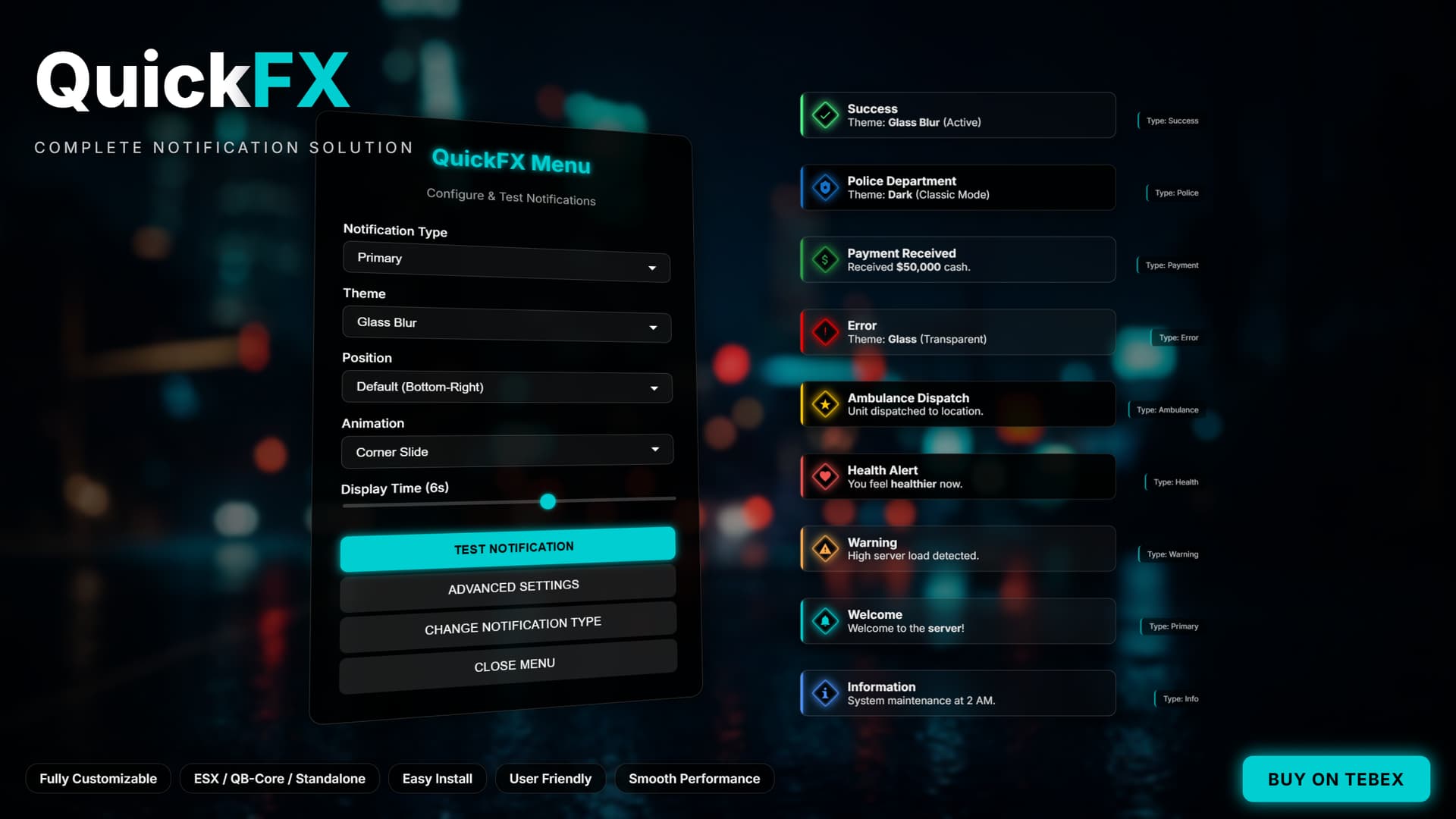Expand the Position dropdown
Viewport: 1456px width, 819px height.
click(x=507, y=387)
